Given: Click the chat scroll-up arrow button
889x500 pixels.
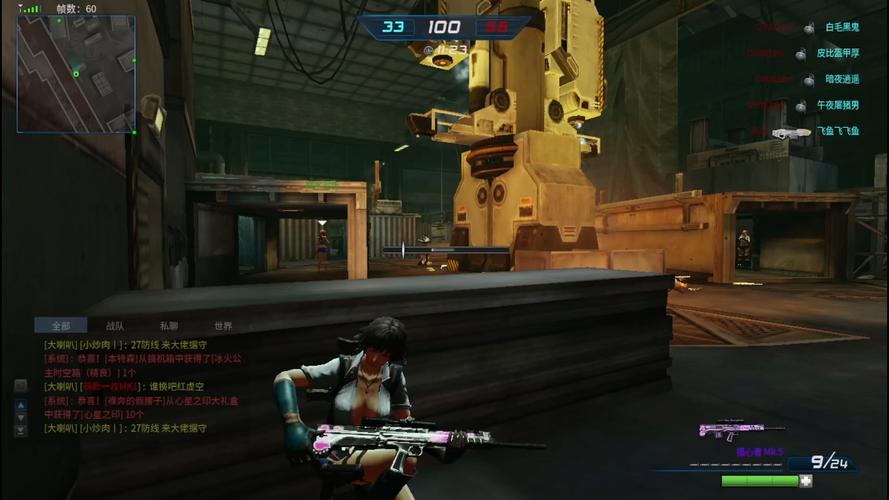Looking at the screenshot, I should pyautogui.click(x=20, y=406).
